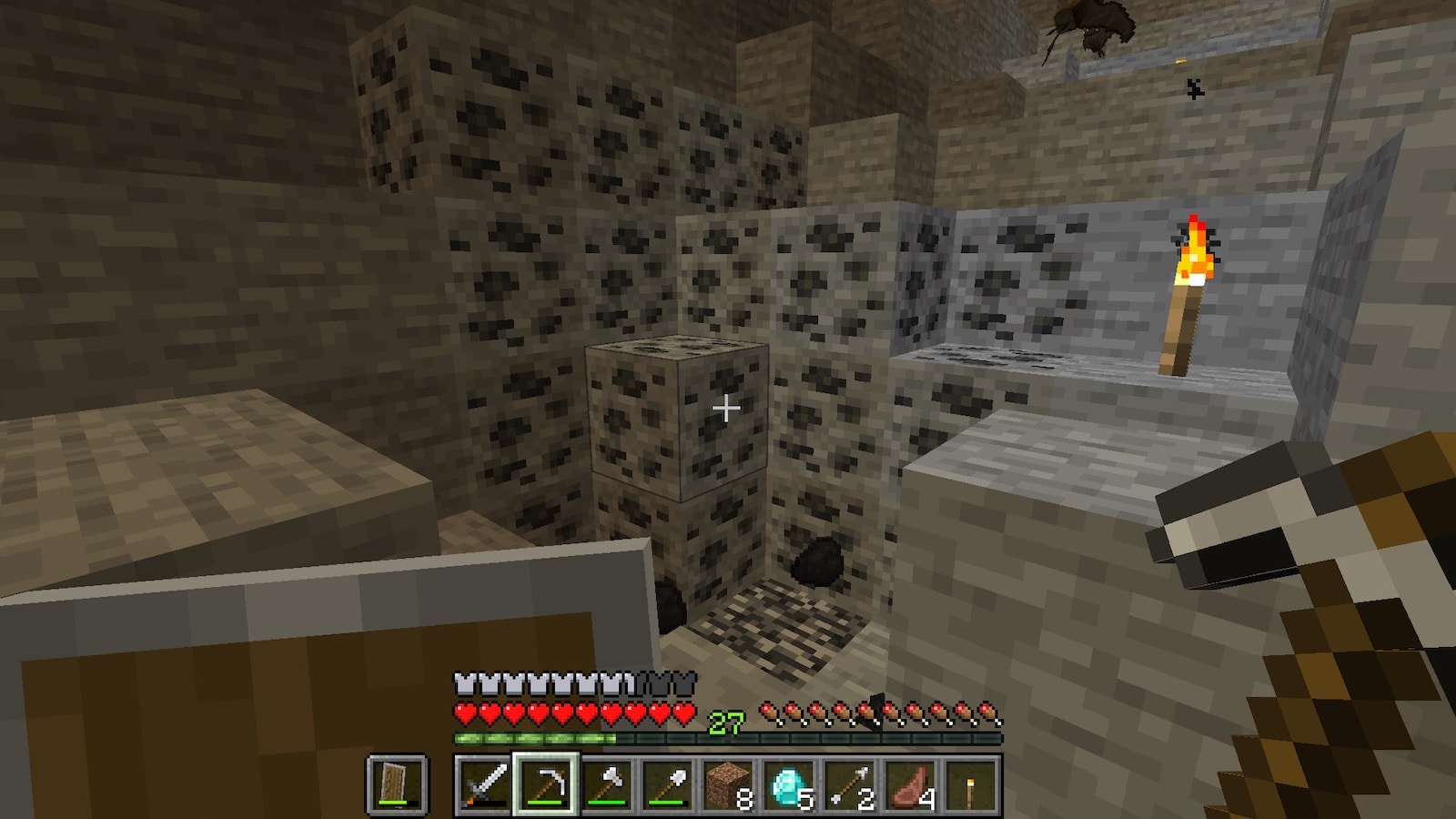Image resolution: width=1456 pixels, height=819 pixels.
Task: Select the arrows stack of 2
Action: coord(850,784)
